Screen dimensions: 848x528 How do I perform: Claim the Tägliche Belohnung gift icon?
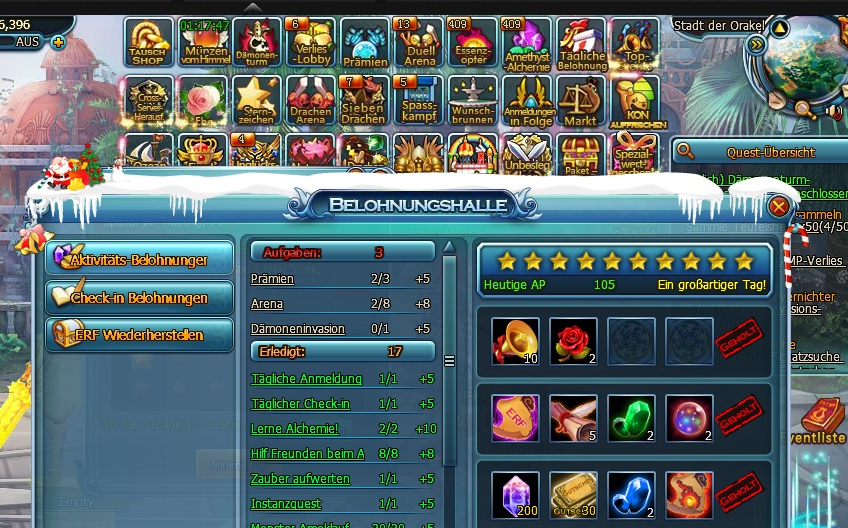(581, 43)
